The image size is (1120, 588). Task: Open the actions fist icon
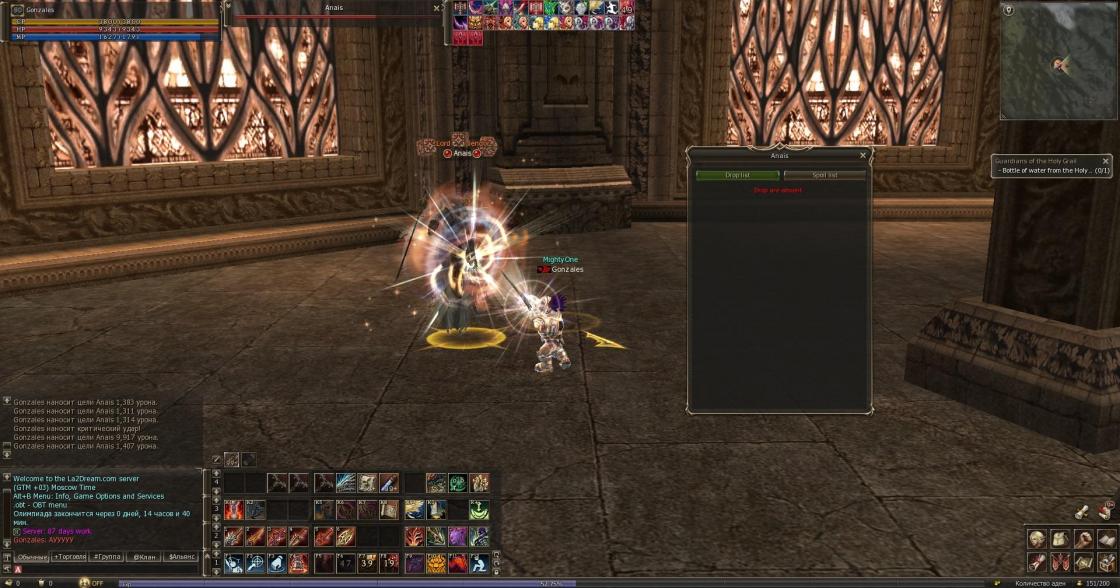pyautogui.click(x=1083, y=538)
